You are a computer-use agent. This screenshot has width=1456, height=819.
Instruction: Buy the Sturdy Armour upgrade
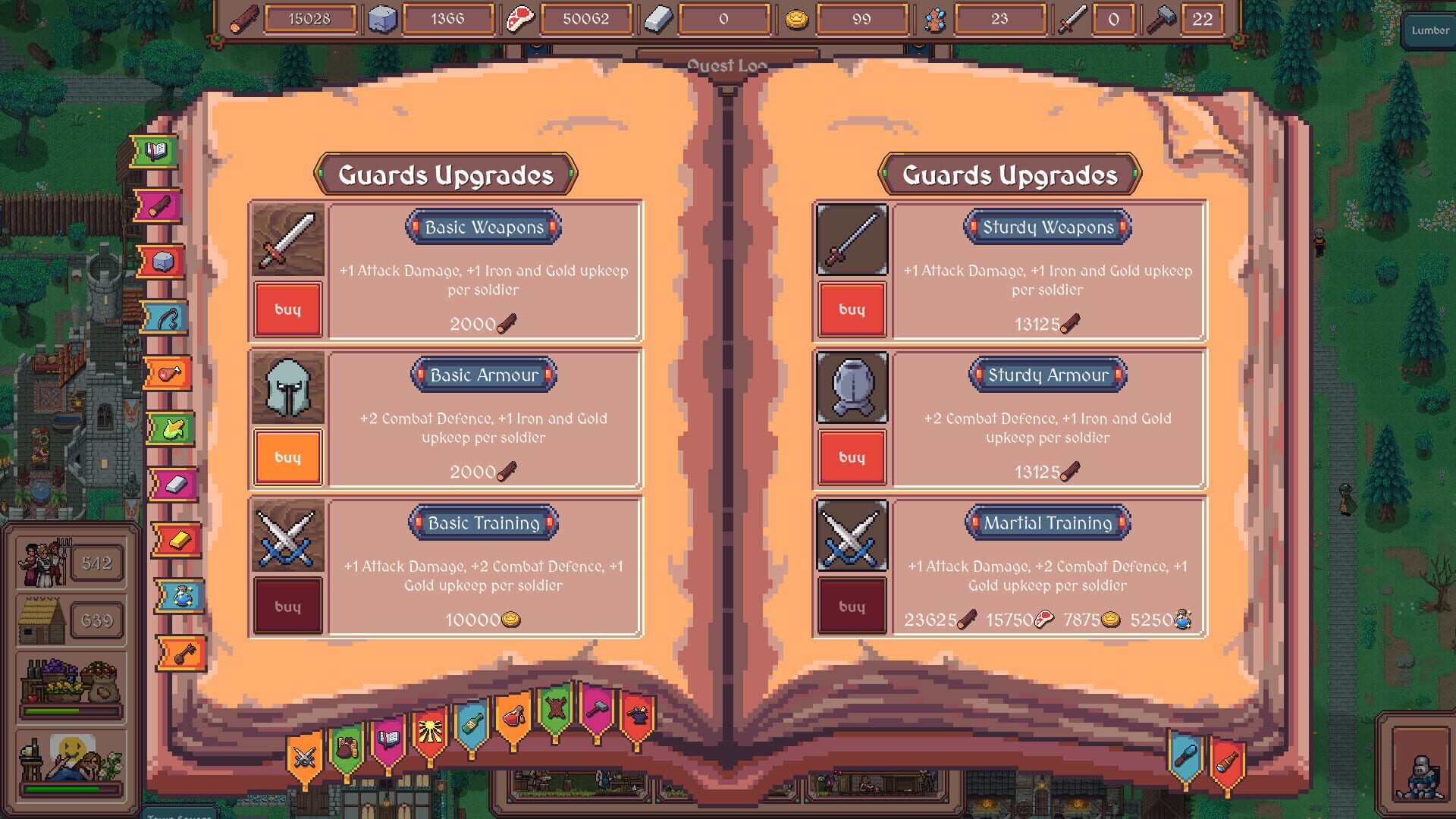852,457
